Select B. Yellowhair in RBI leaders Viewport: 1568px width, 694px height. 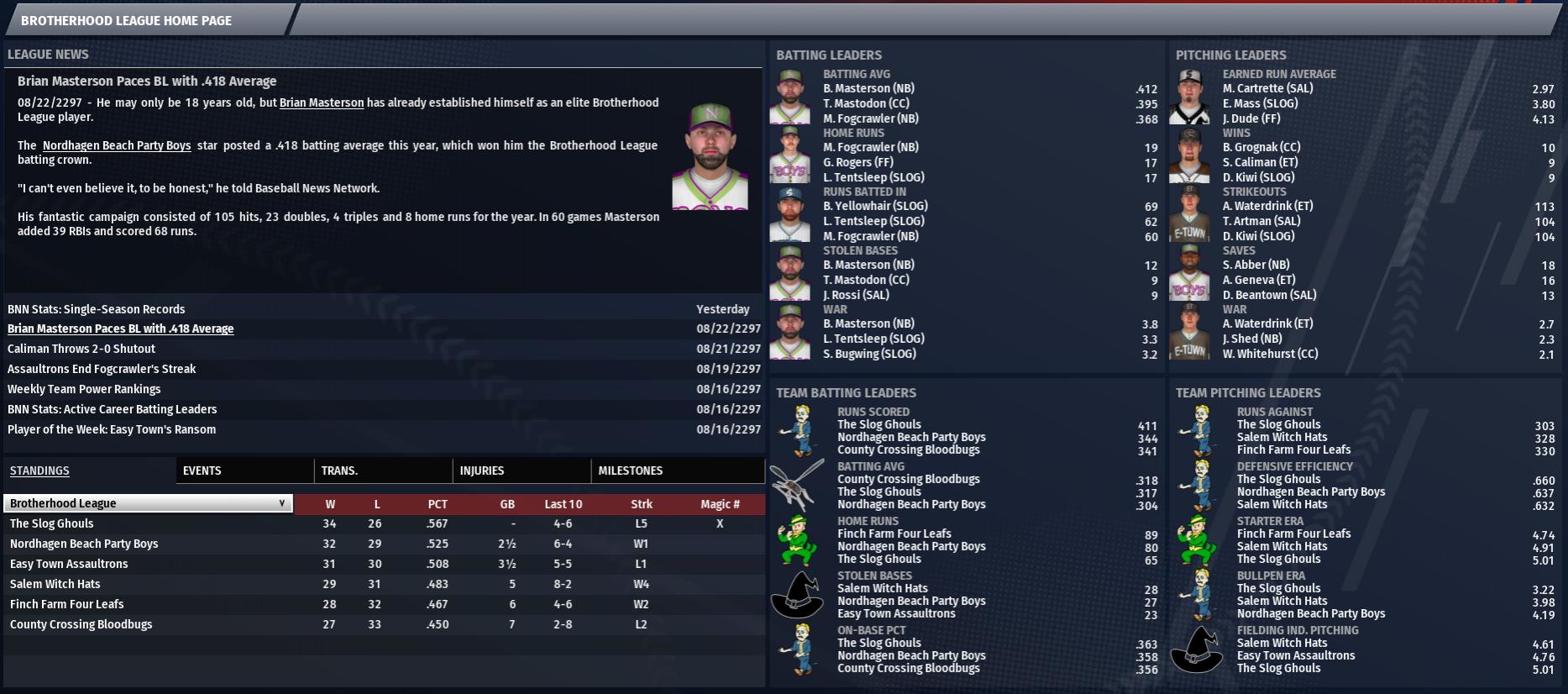pyautogui.click(x=875, y=206)
